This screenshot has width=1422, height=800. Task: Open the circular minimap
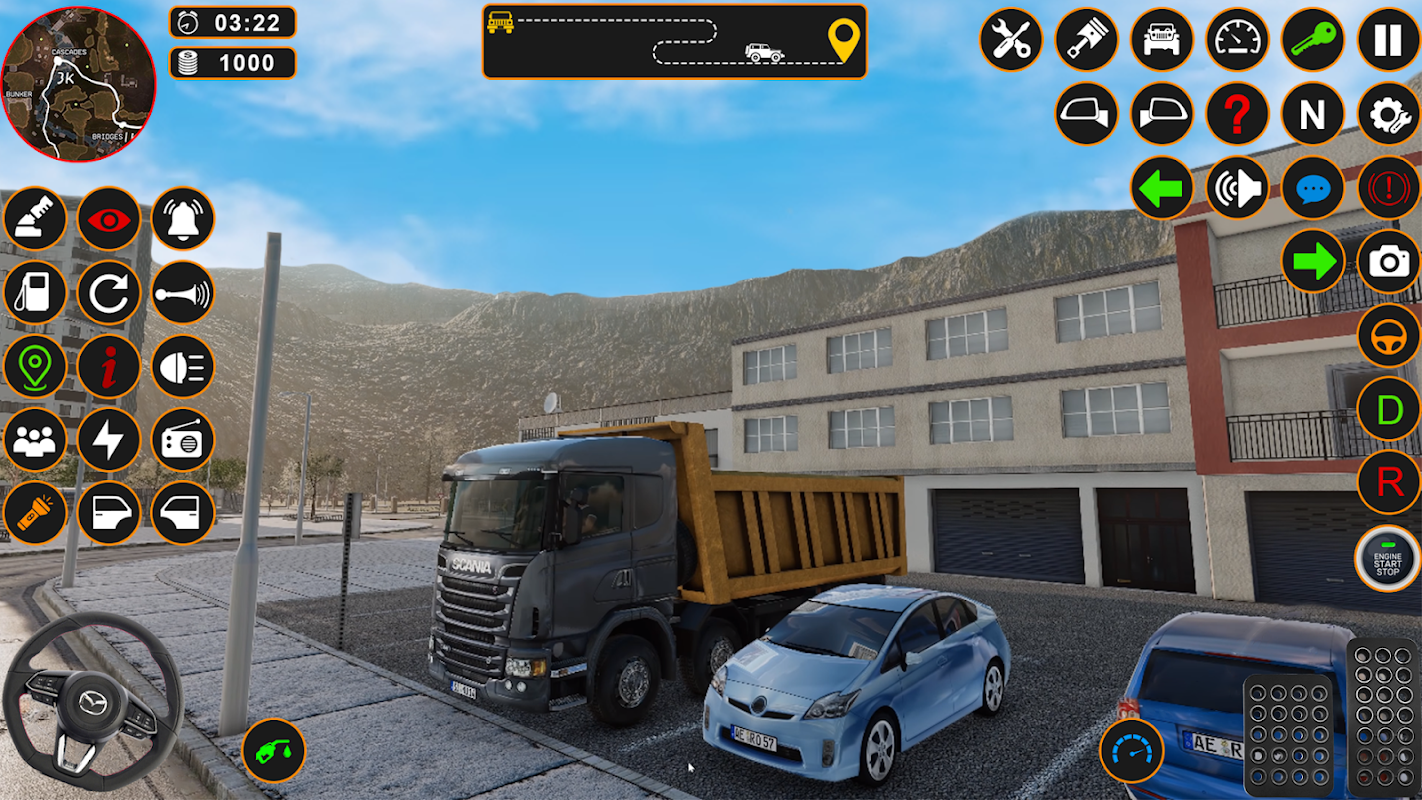coord(78,84)
